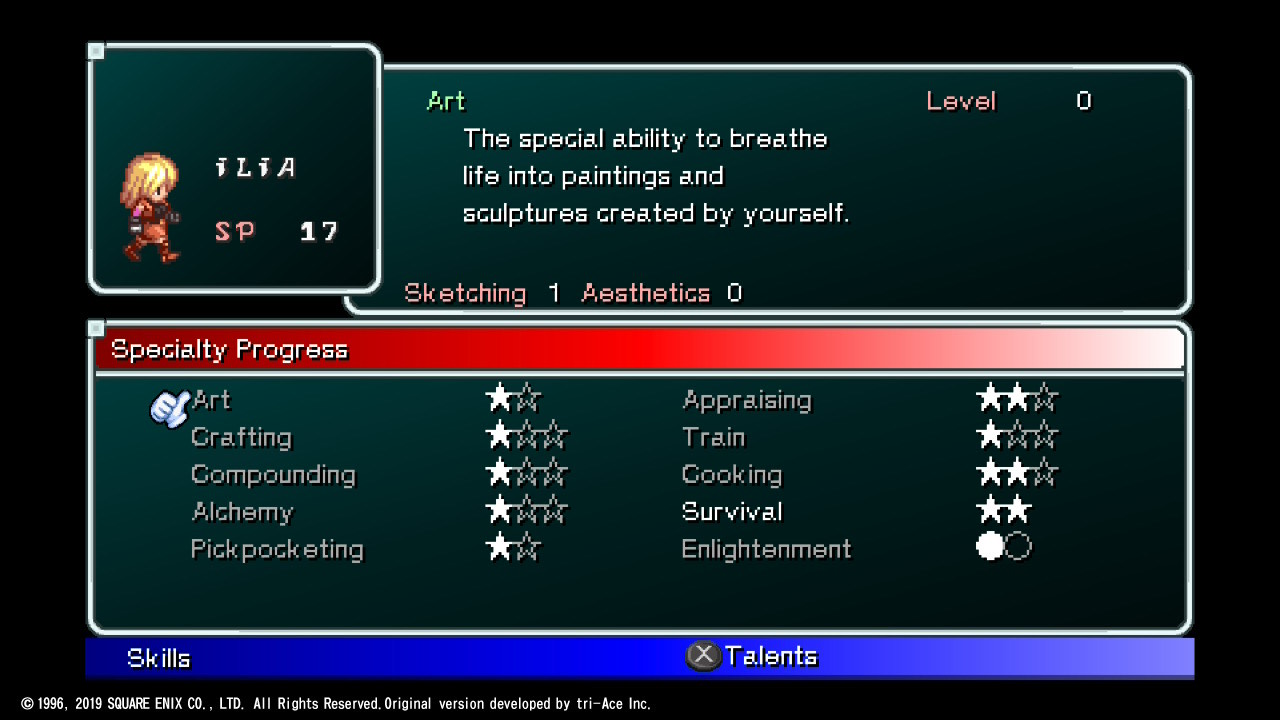Switch to the Talents view
The width and height of the screenshot is (1280, 720).
(x=770, y=656)
